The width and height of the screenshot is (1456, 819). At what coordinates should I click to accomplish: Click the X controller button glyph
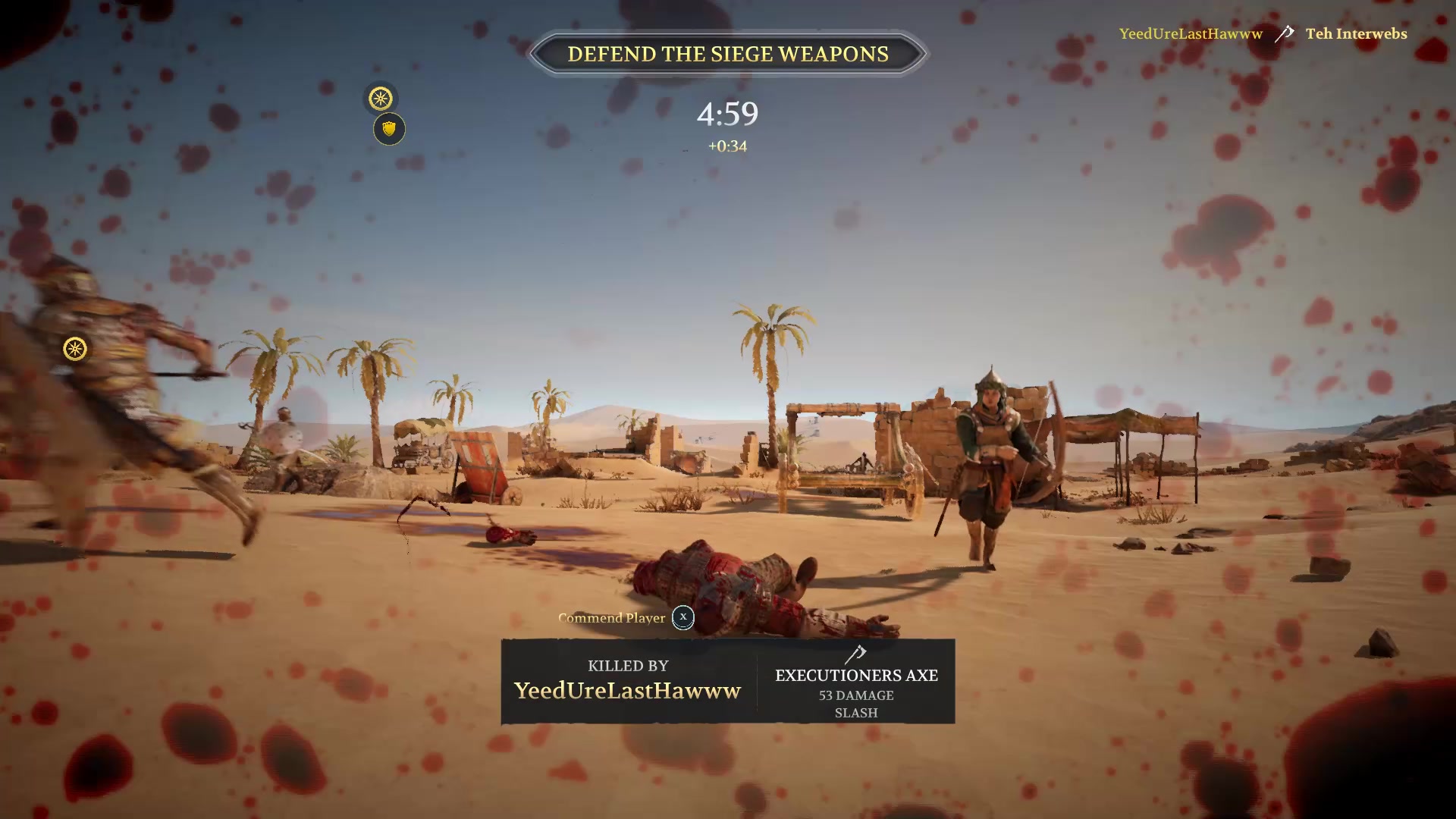click(x=682, y=618)
